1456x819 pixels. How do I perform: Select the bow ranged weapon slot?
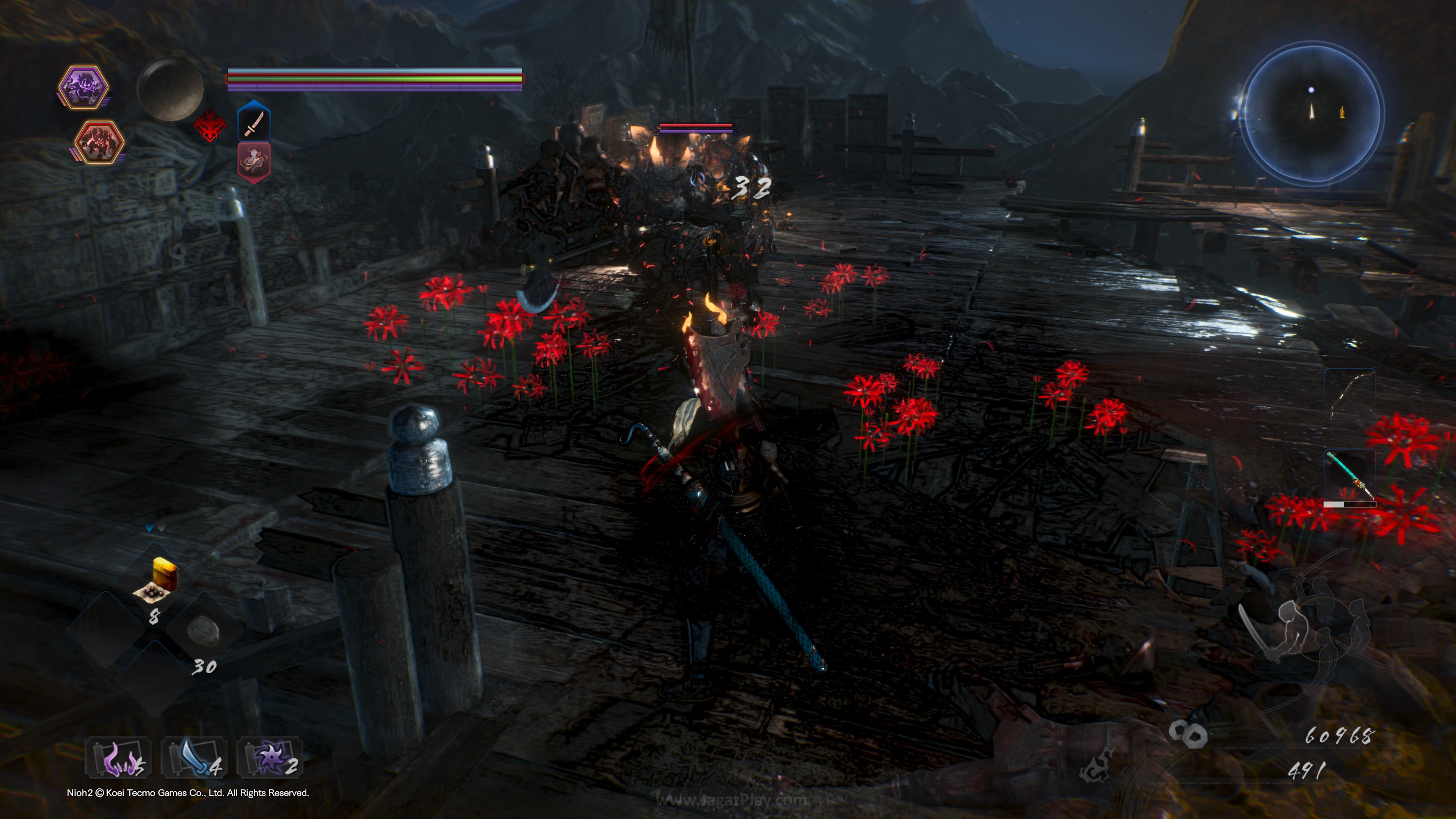[x=1349, y=394]
